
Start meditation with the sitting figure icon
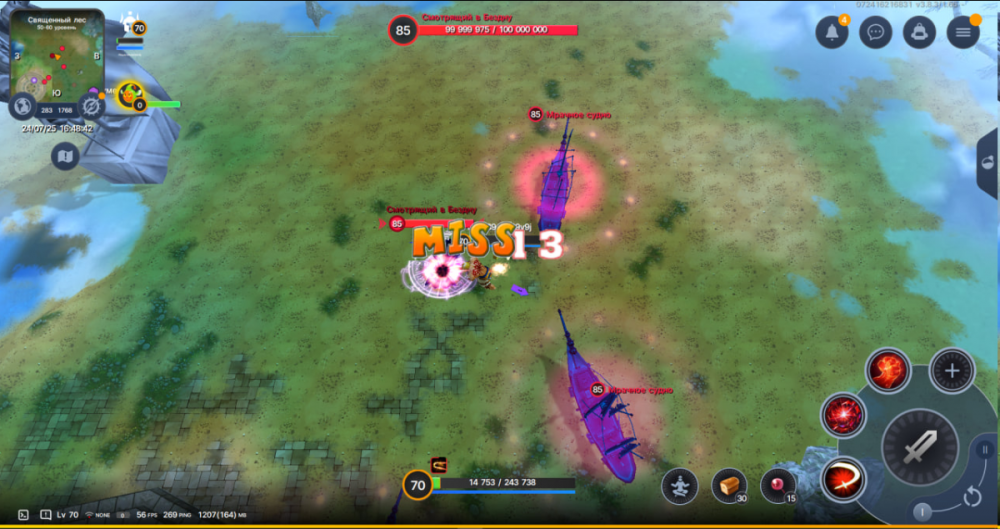click(x=680, y=486)
